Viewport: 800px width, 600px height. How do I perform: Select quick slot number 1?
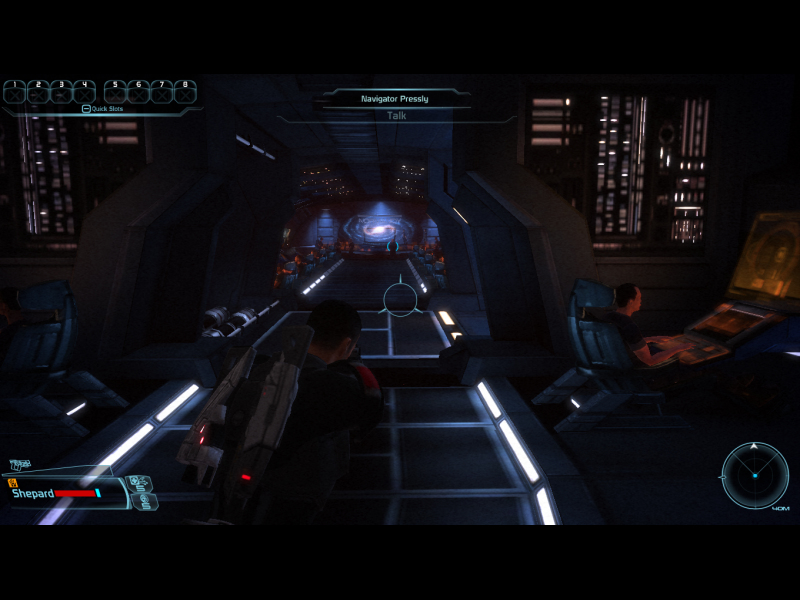tap(15, 93)
